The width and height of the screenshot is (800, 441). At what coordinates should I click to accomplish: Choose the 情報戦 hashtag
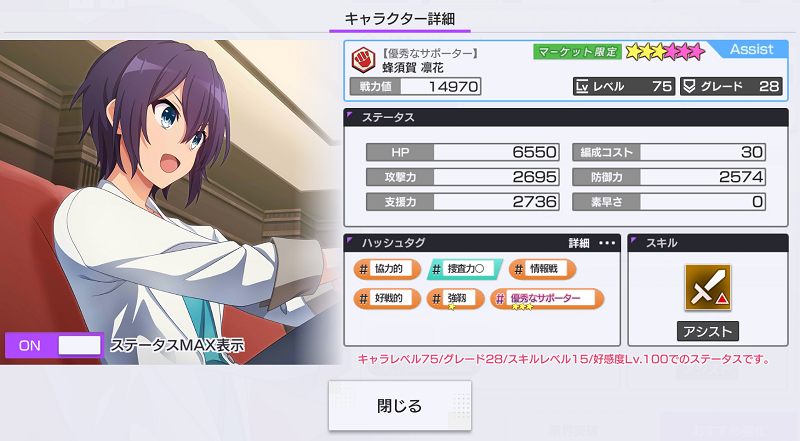tap(543, 268)
